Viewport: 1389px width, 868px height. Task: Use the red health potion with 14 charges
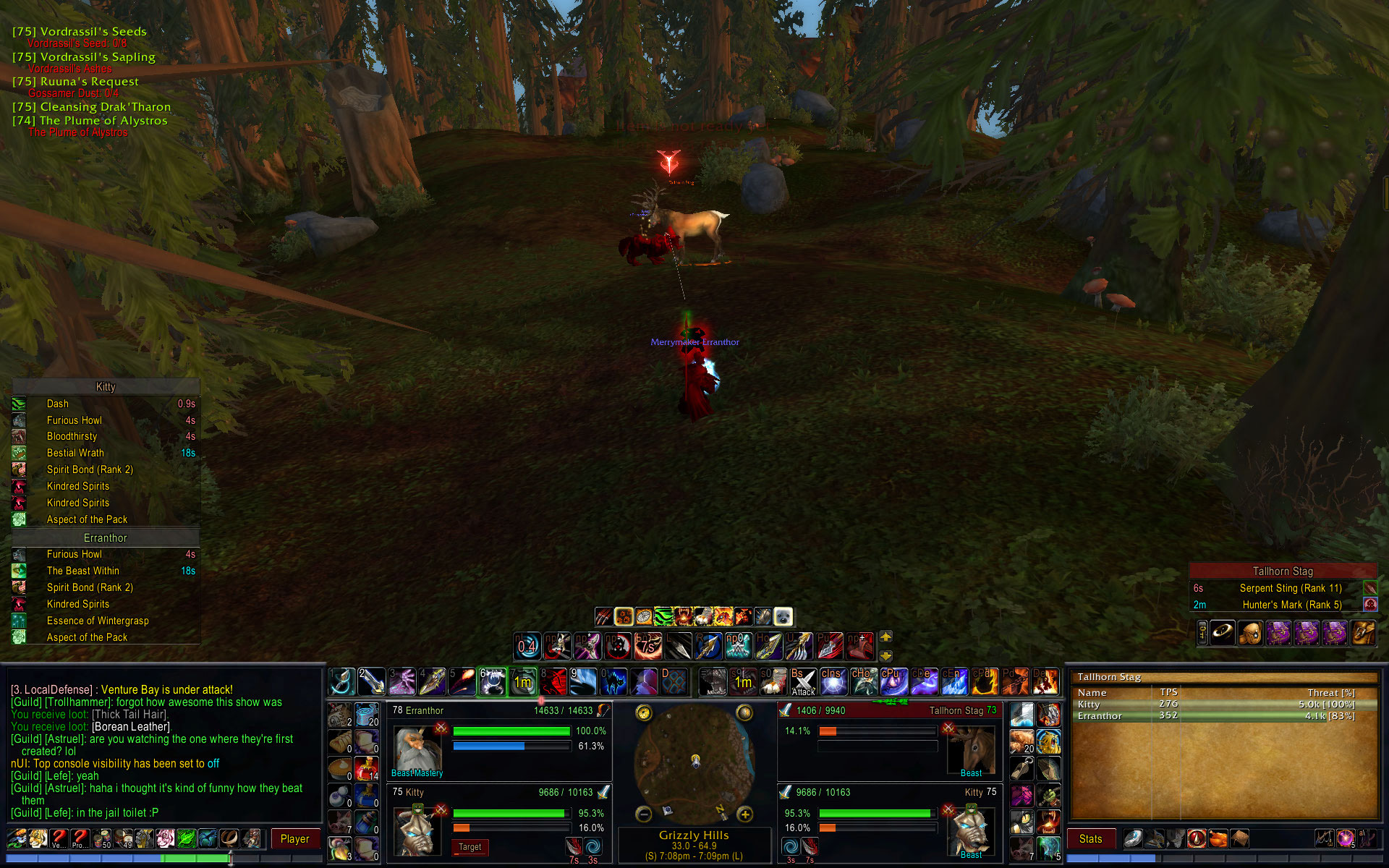pyautogui.click(x=367, y=768)
